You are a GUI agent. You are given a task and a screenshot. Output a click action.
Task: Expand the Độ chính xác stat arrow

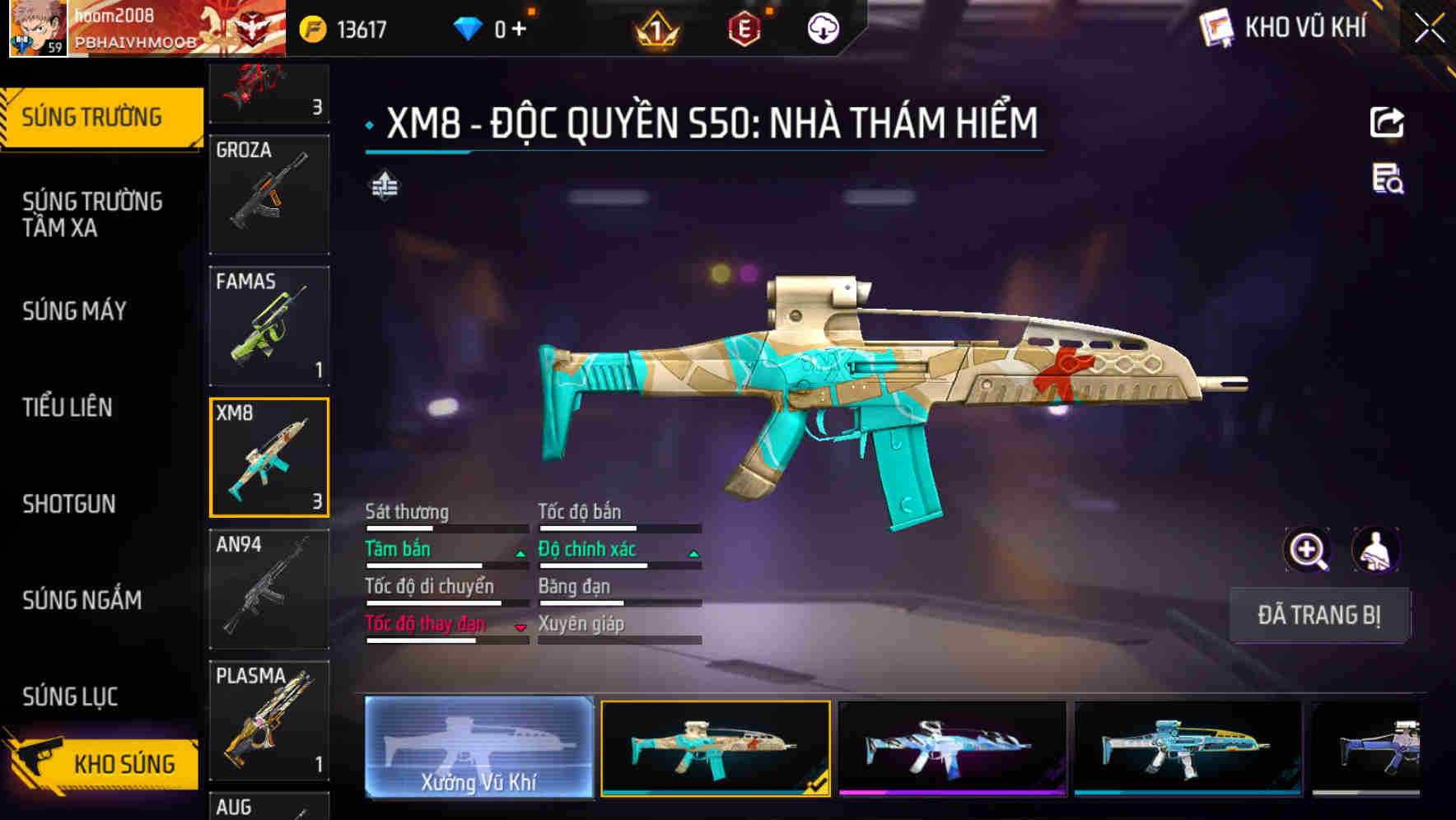(692, 553)
